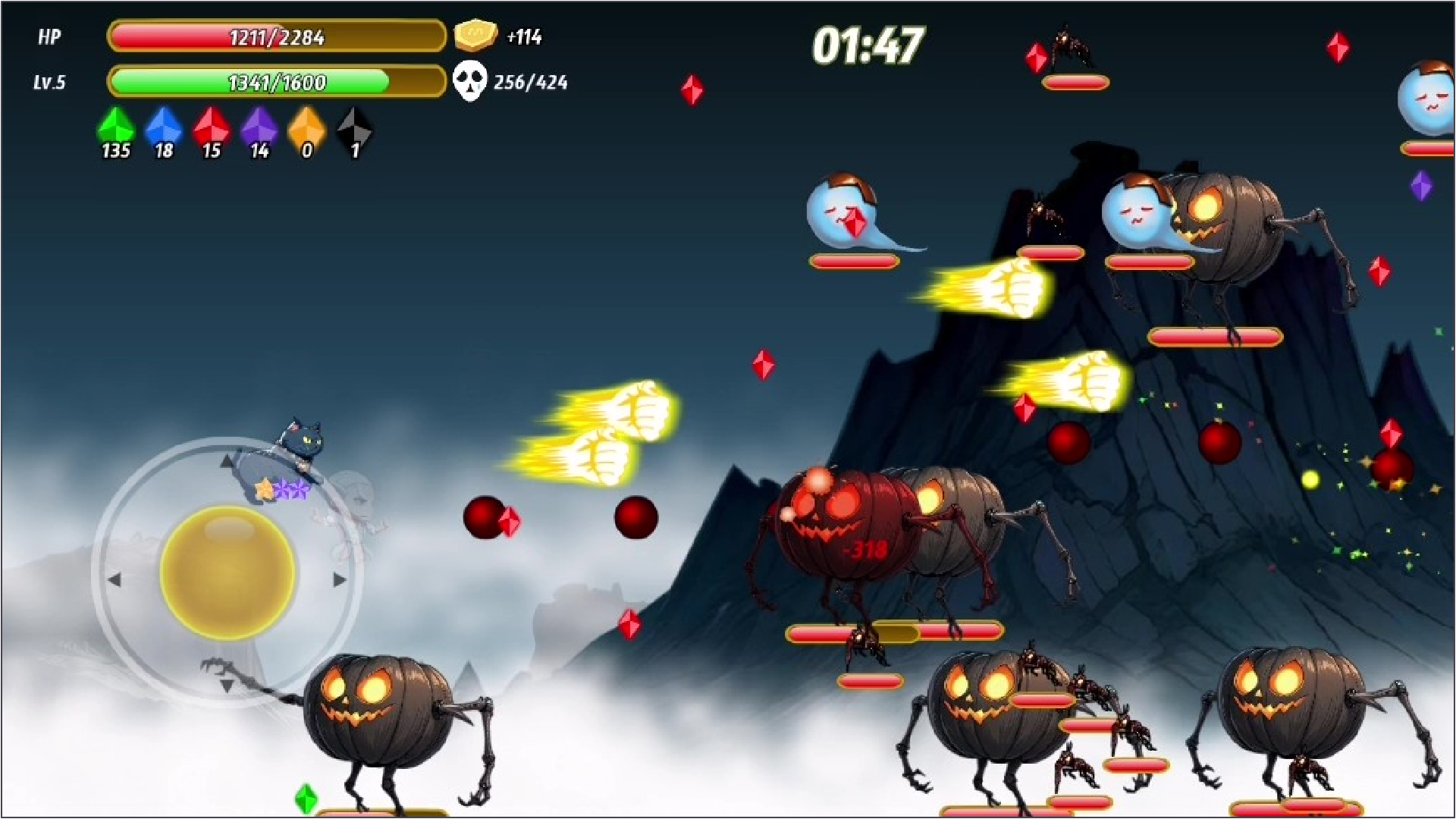Click the left directional arrow on the joystick
This screenshot has width=1456, height=819.
coord(115,579)
